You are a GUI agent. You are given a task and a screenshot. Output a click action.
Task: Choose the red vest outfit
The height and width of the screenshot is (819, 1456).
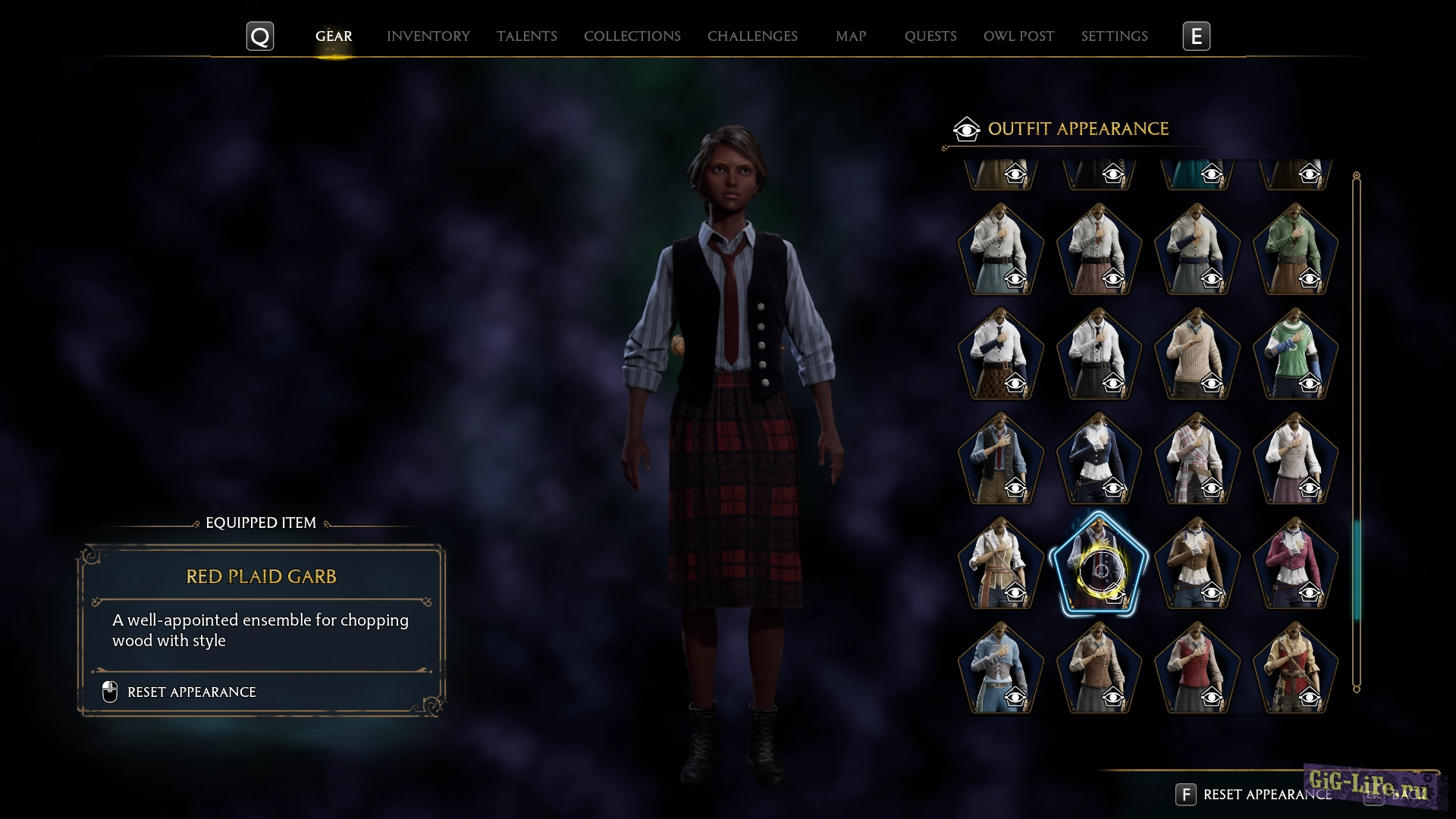coord(1197,668)
